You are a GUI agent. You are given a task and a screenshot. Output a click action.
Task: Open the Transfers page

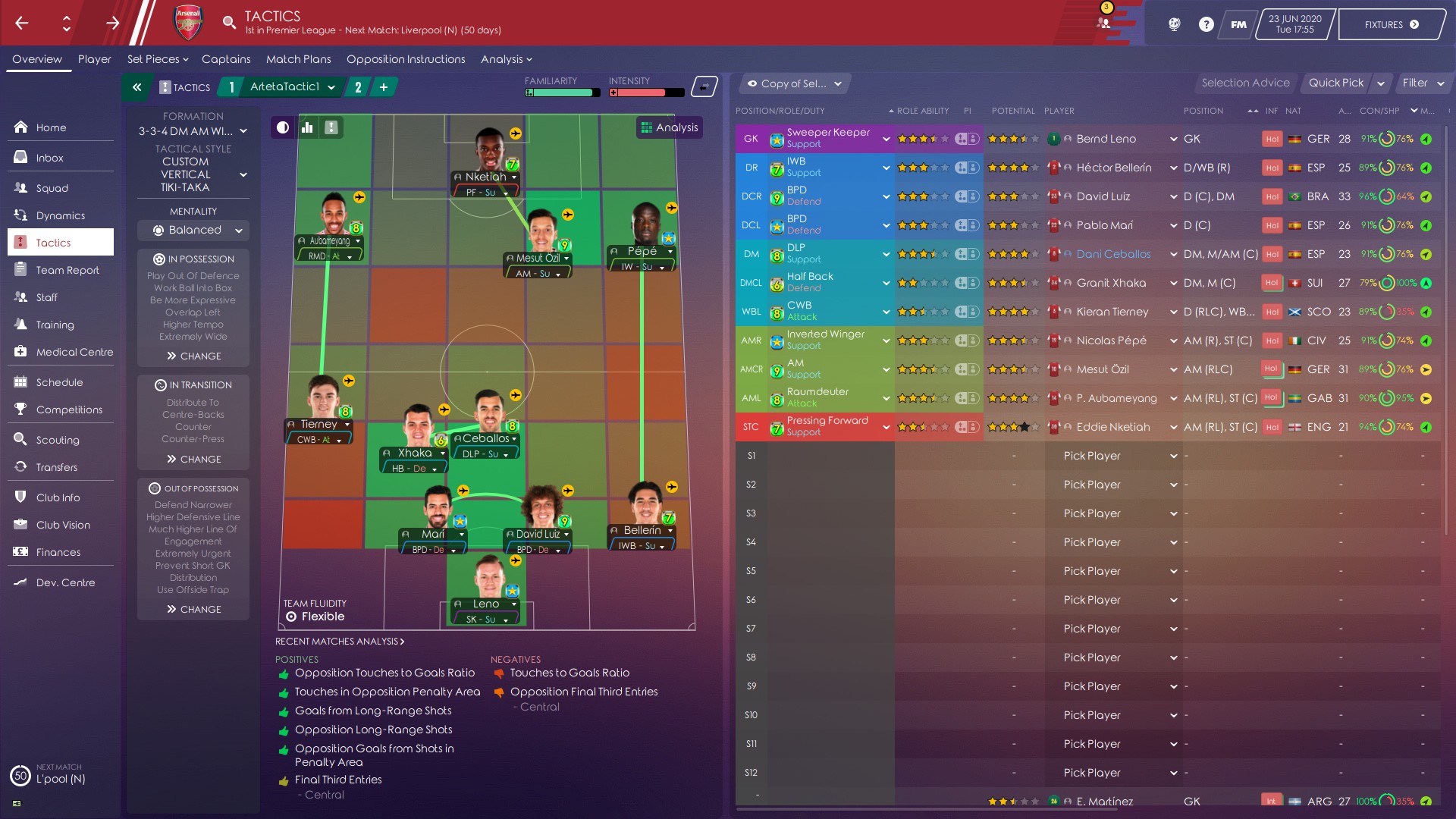coord(56,467)
